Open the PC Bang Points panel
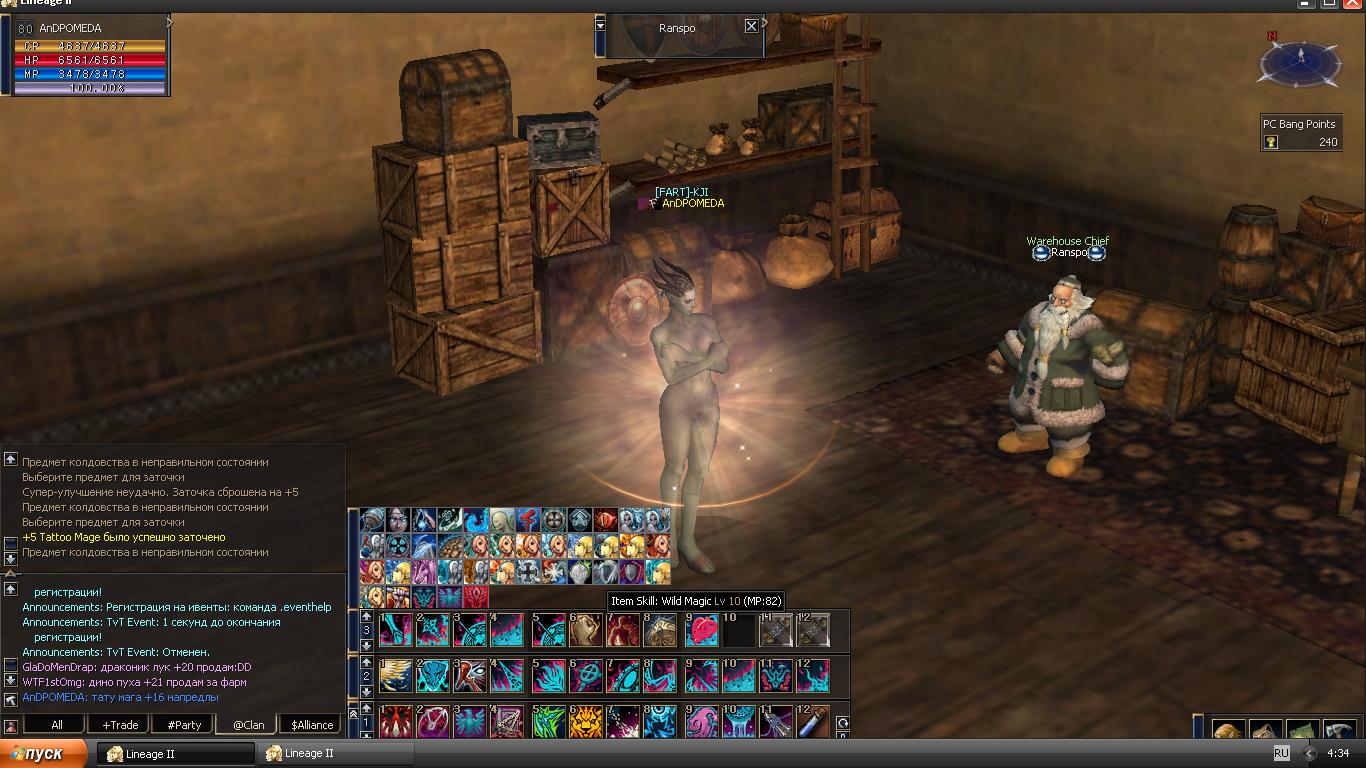The height and width of the screenshot is (768, 1366). (1299, 133)
